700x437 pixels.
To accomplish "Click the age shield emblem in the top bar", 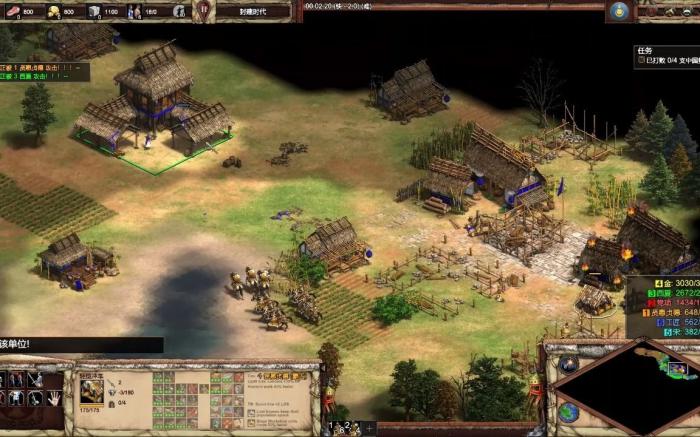I will 205,11.
